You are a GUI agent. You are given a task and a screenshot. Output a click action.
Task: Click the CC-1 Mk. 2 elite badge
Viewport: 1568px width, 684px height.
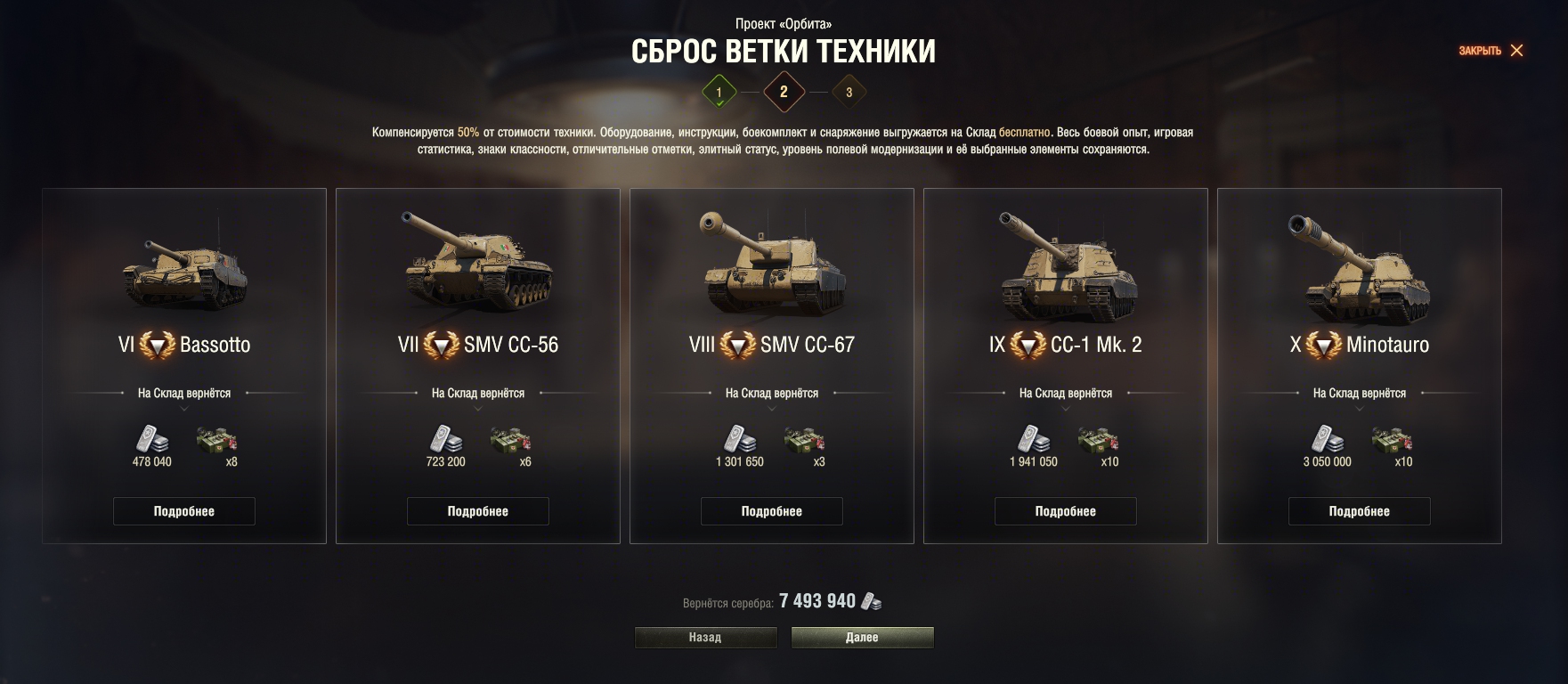tap(1028, 346)
